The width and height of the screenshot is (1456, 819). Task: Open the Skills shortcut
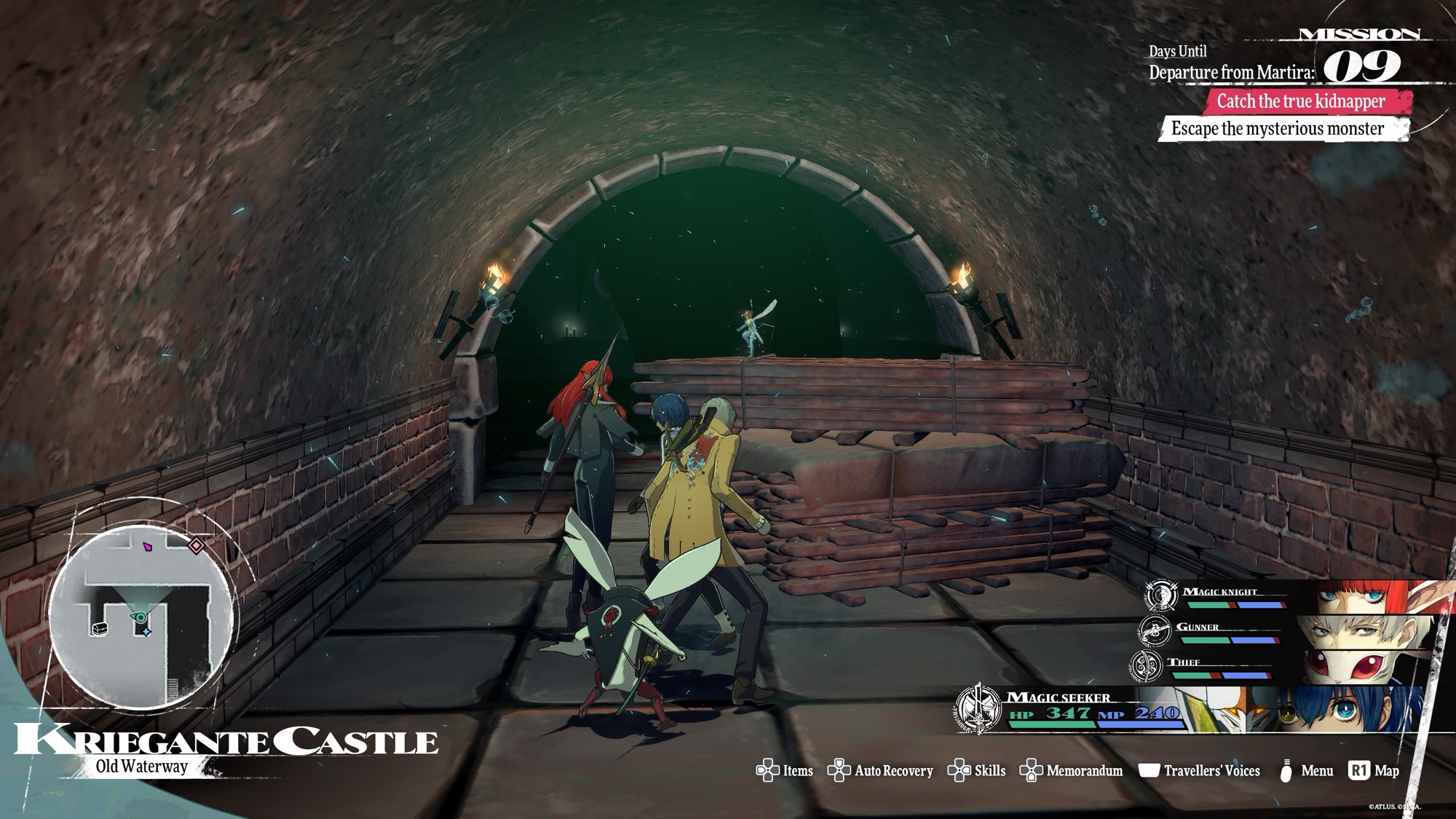[x=976, y=771]
